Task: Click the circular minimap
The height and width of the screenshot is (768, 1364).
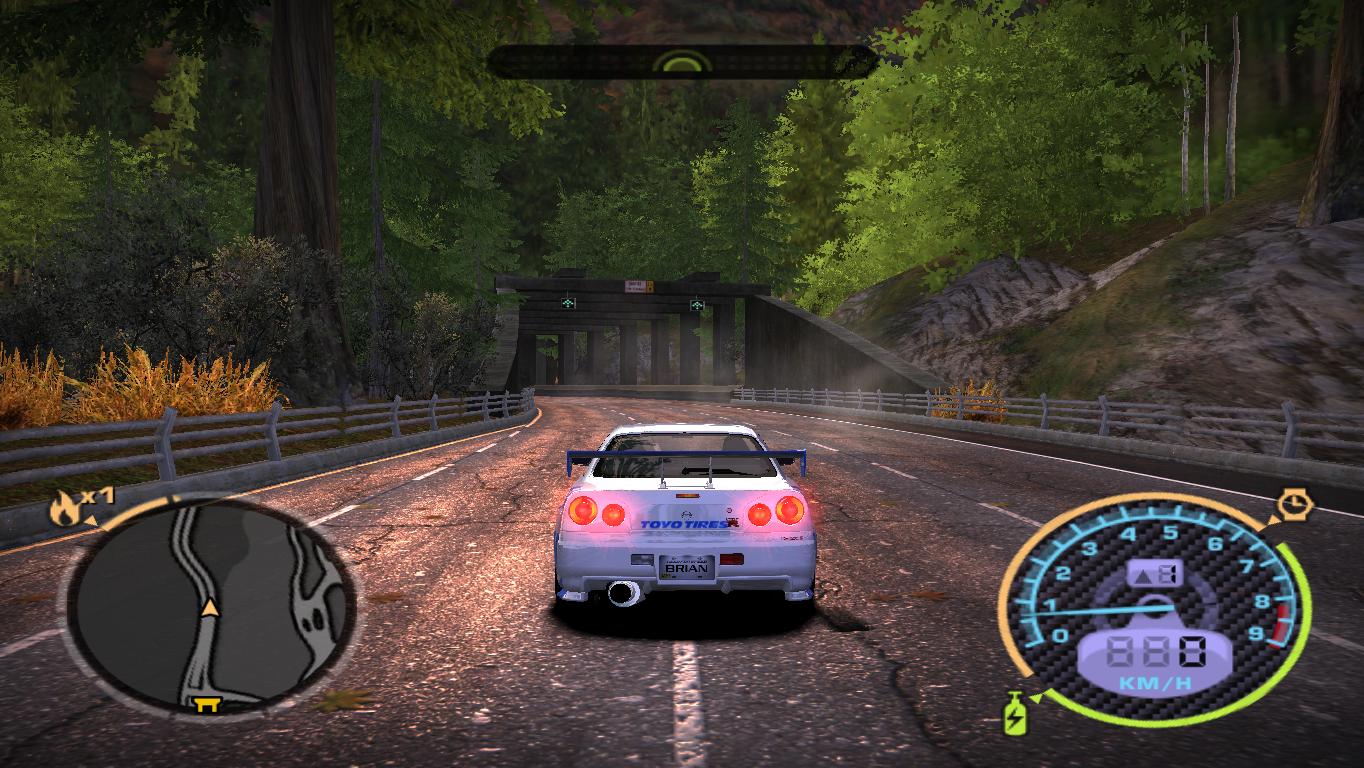Action: [211, 605]
